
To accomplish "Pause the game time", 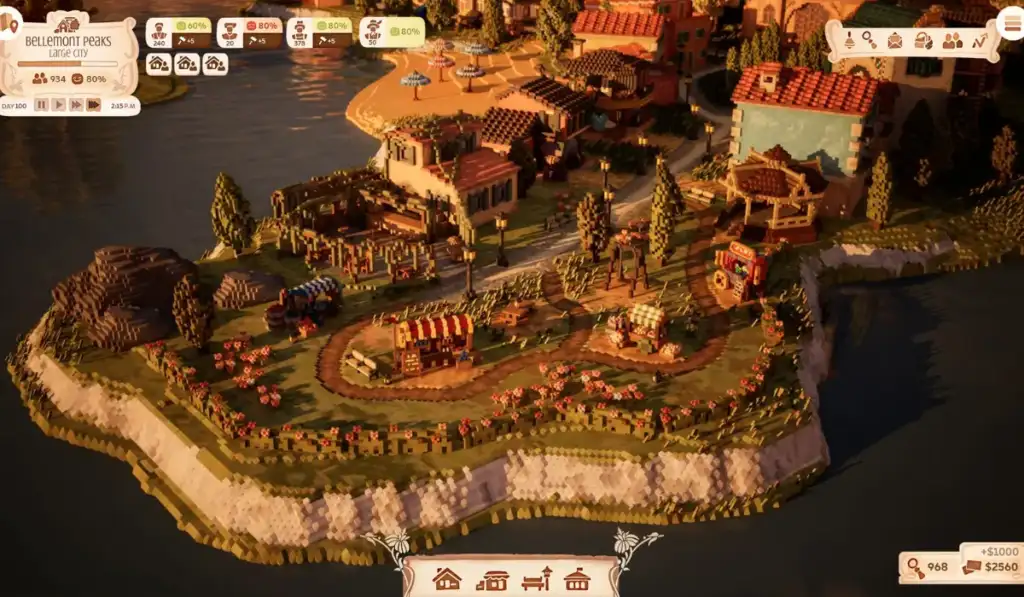I will click(42, 104).
